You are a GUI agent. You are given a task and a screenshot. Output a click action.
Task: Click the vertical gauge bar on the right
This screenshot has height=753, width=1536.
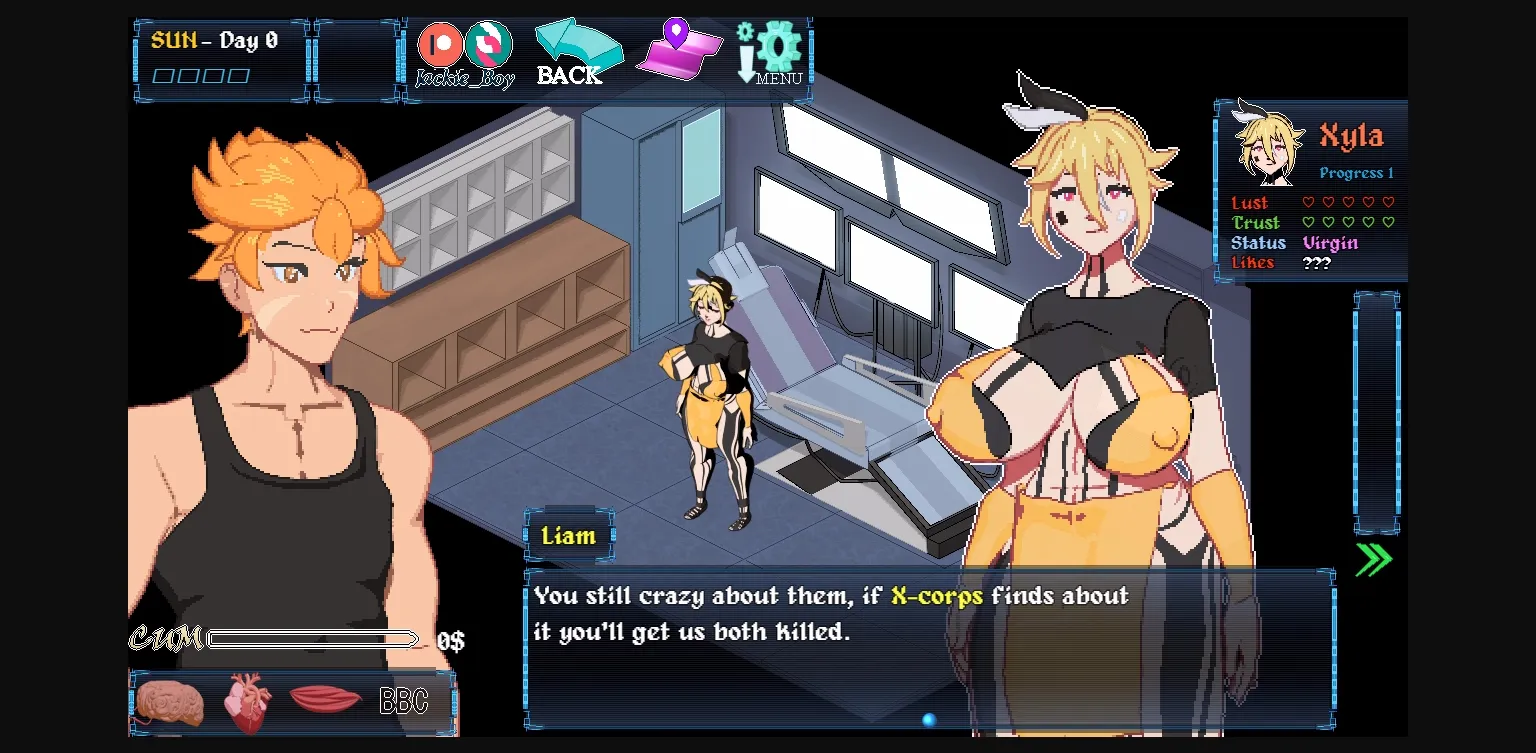pos(1377,410)
